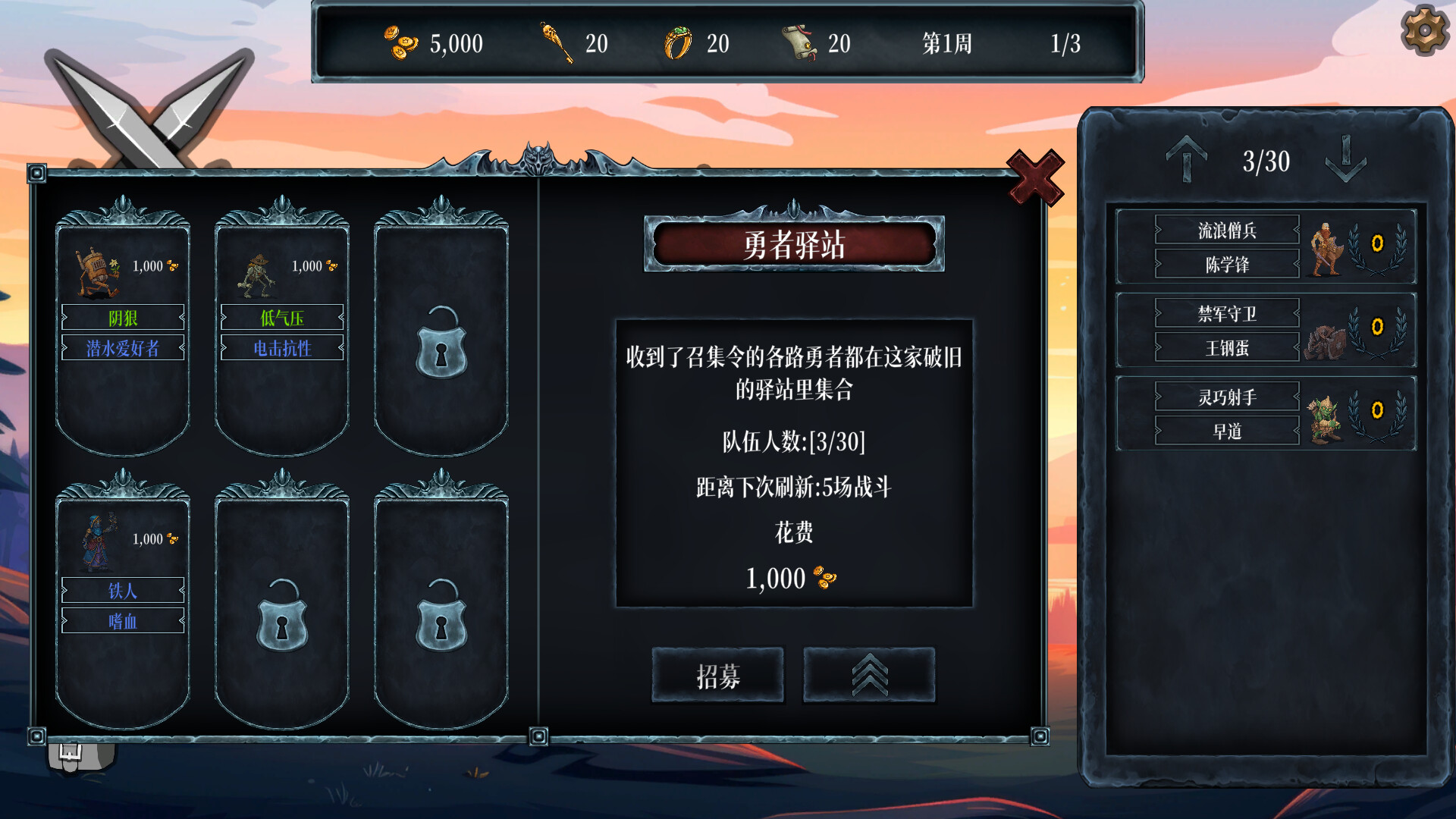Expand the double chevron next to 招募
The image size is (1456, 819).
(x=869, y=676)
